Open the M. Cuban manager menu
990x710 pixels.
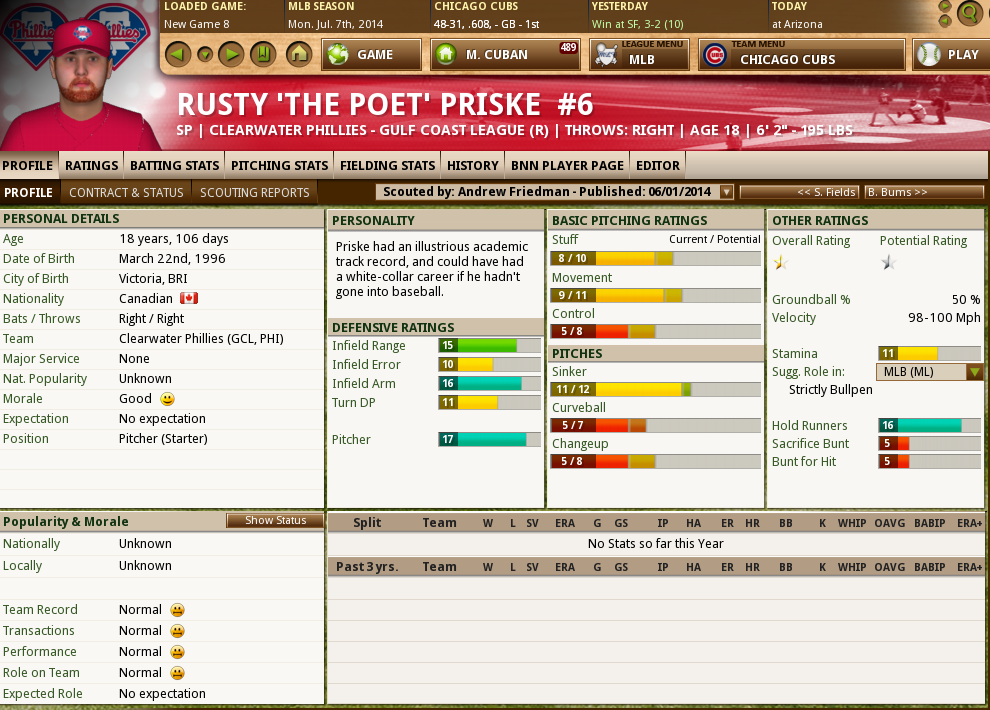click(506, 55)
